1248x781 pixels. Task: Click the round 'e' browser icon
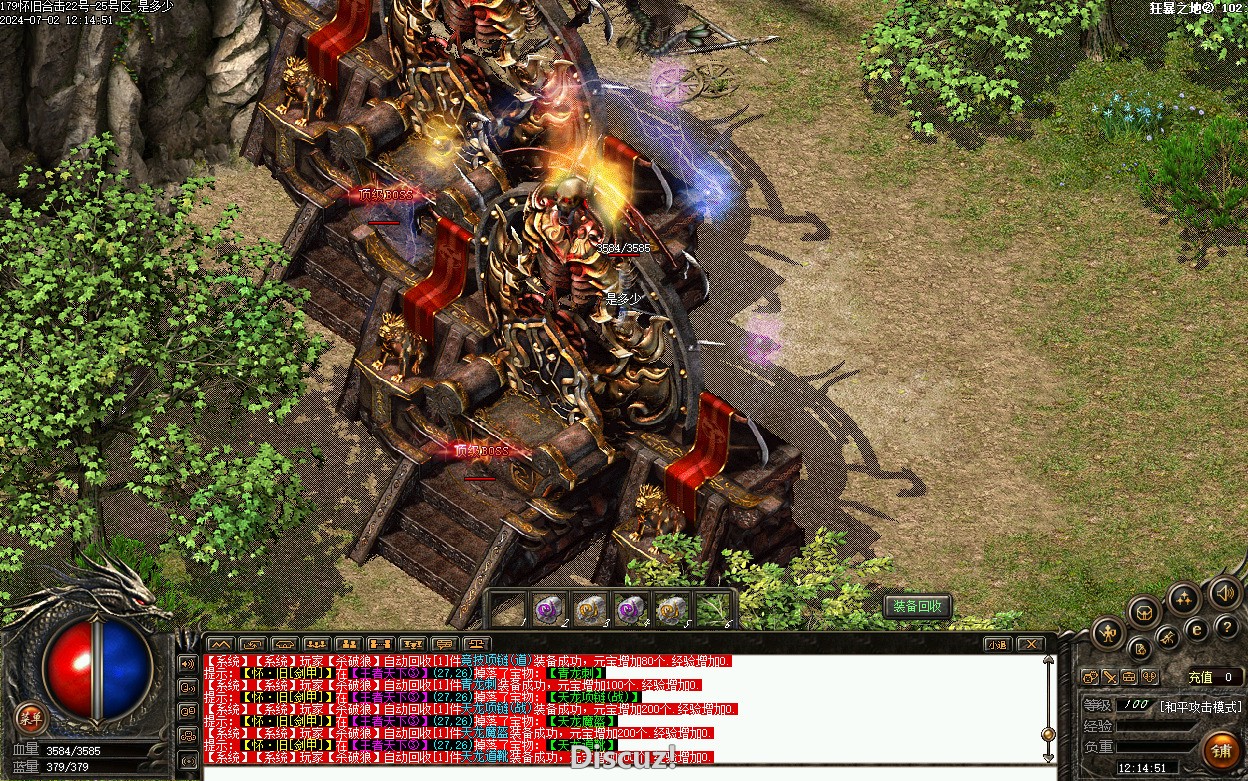point(1196,629)
